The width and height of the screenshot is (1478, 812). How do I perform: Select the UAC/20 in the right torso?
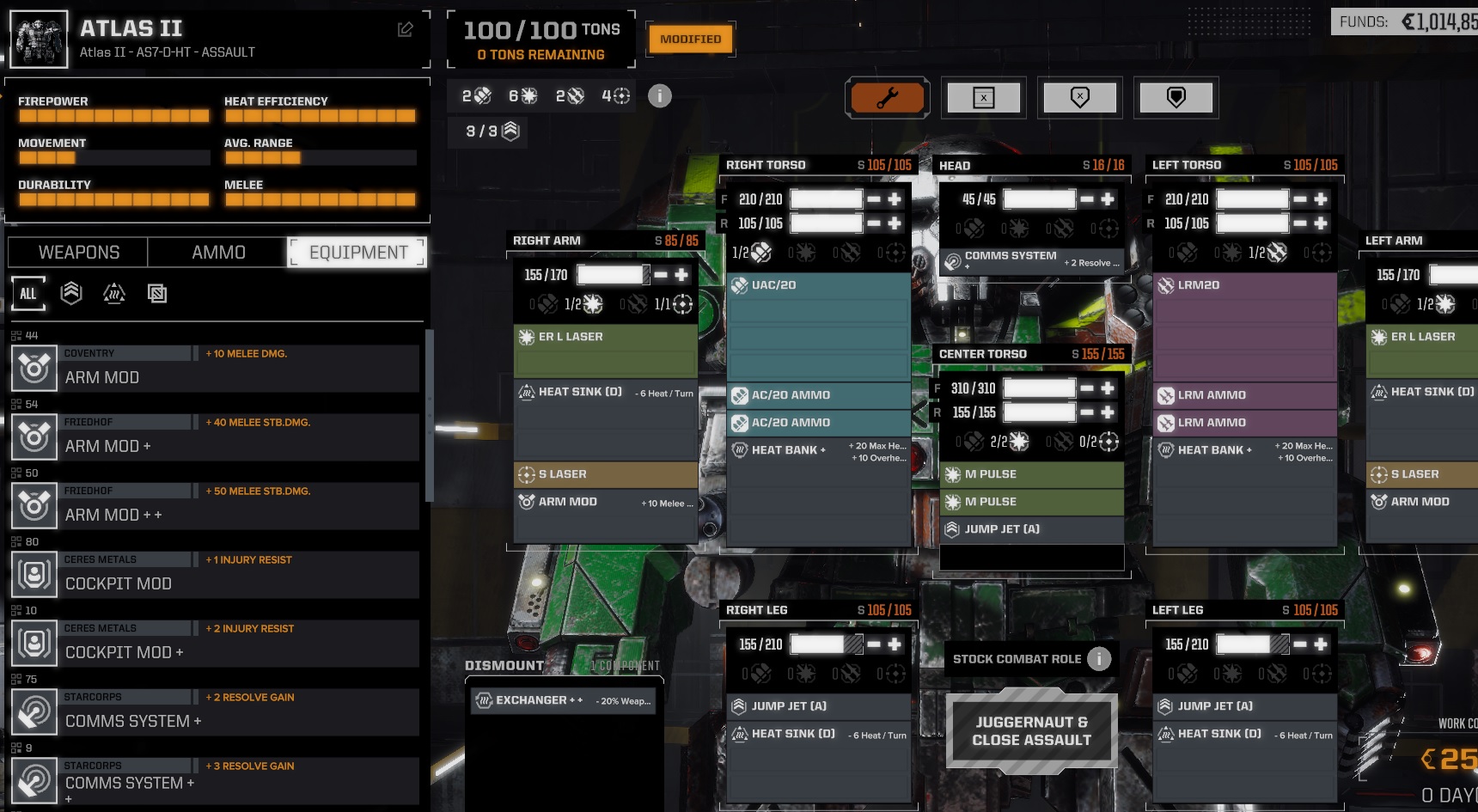pos(817,285)
